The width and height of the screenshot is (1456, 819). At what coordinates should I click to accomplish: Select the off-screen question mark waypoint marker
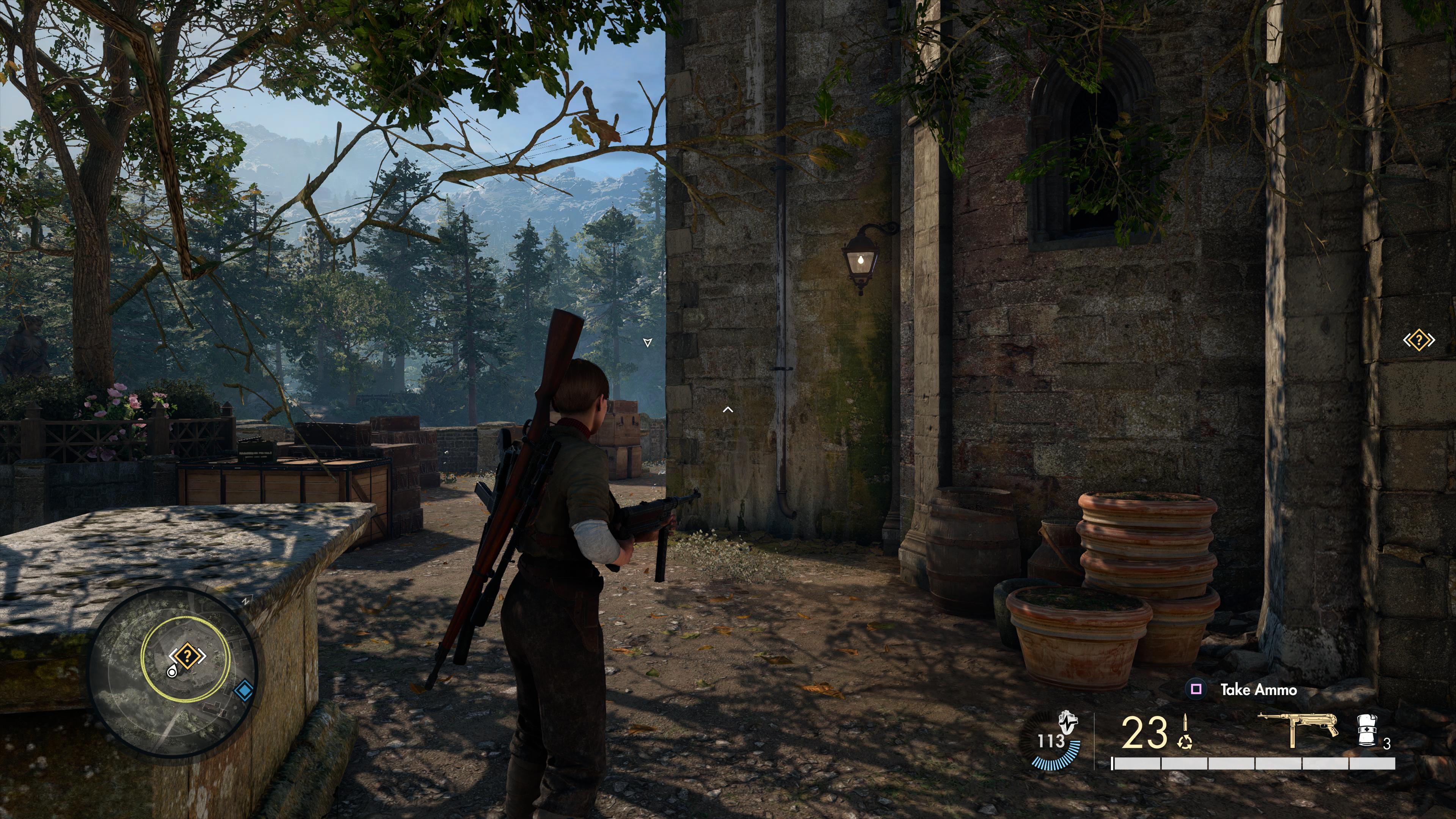click(x=1419, y=340)
